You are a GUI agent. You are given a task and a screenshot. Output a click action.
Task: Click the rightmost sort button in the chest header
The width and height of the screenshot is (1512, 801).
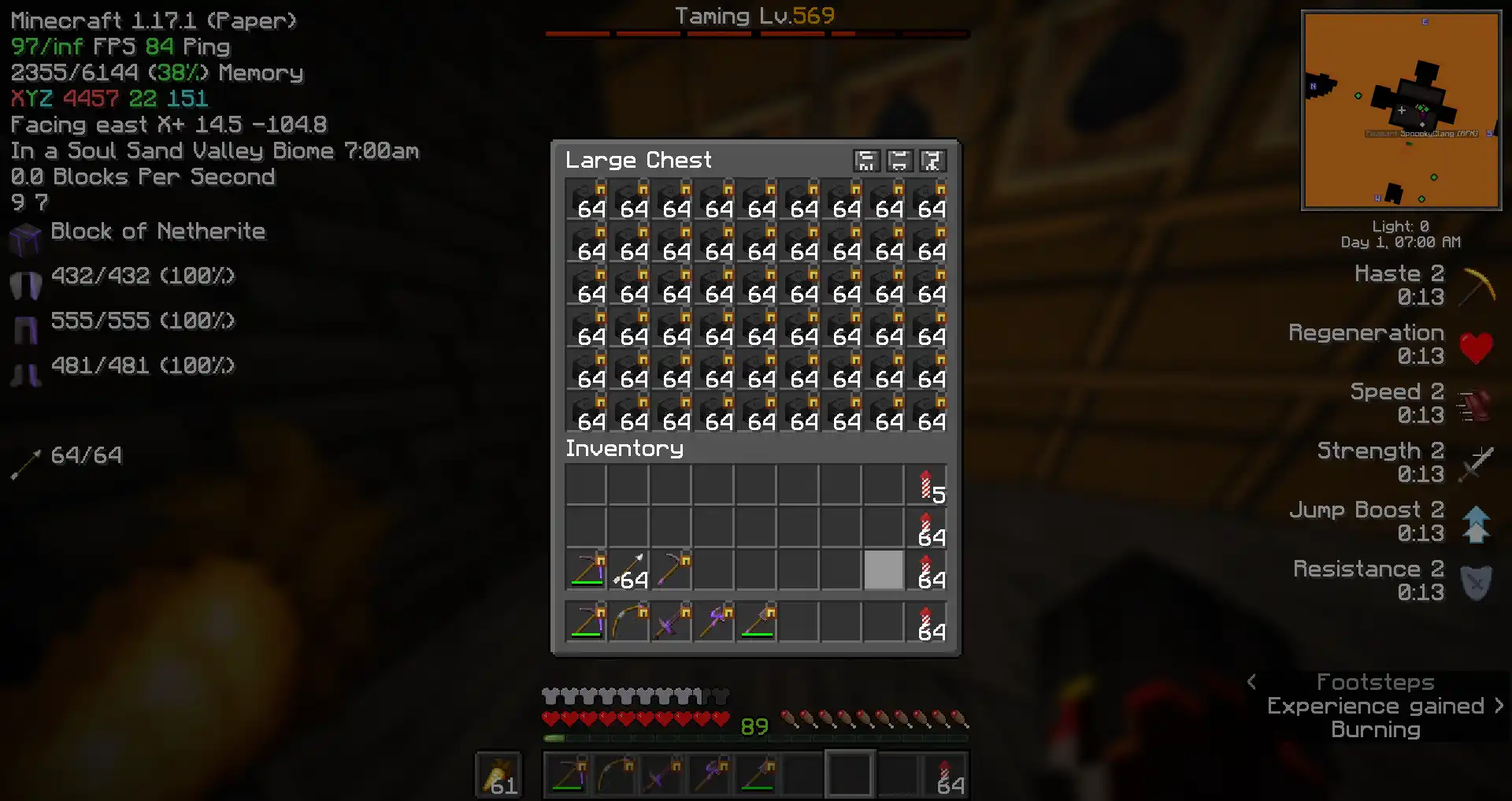tap(932, 161)
